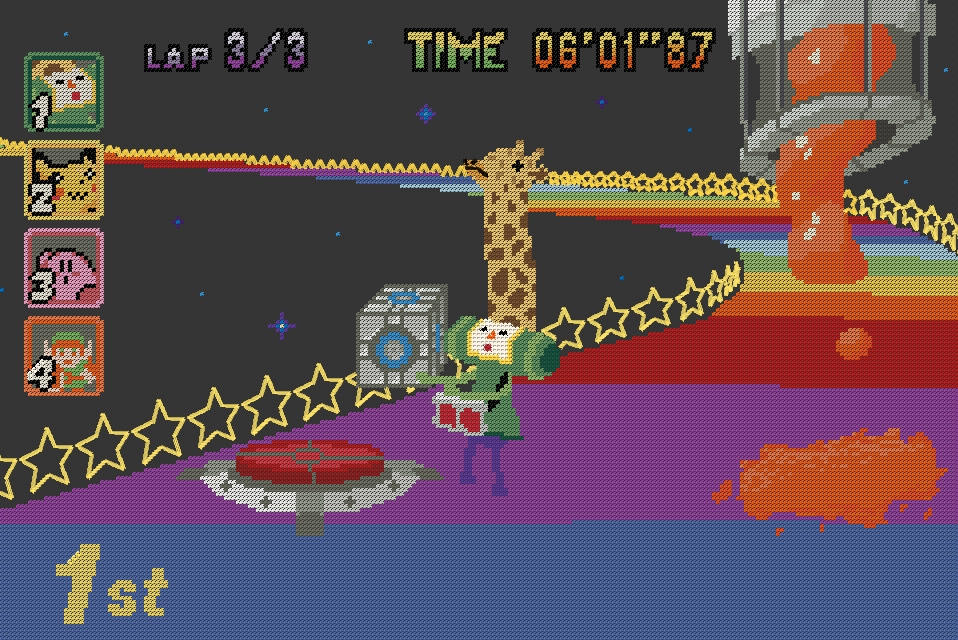The height and width of the screenshot is (640, 958).
Task: Select the first-place Katamari Prince portrait
Action: click(x=64, y=92)
